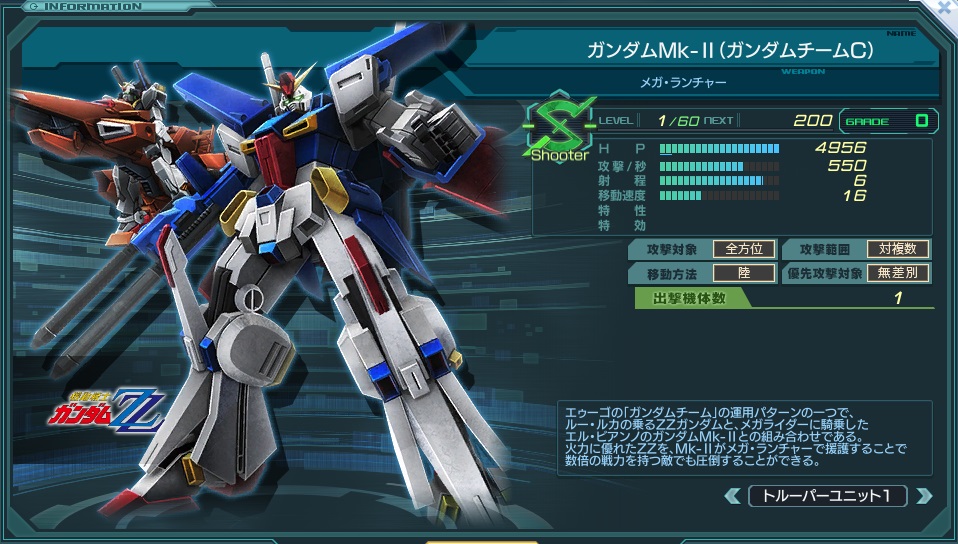Go to the previous trooper unit
Image resolution: width=958 pixels, height=544 pixels.
pyautogui.click(x=732, y=496)
